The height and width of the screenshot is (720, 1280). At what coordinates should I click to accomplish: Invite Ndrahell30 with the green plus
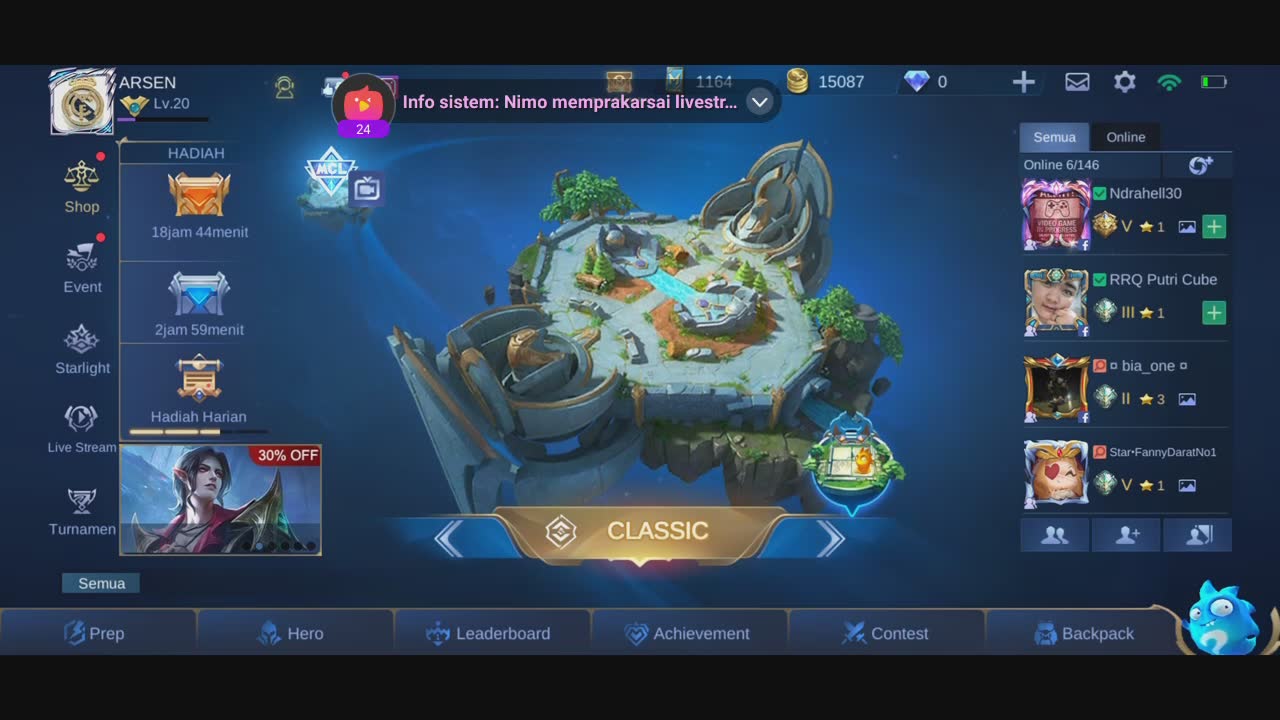(1214, 227)
